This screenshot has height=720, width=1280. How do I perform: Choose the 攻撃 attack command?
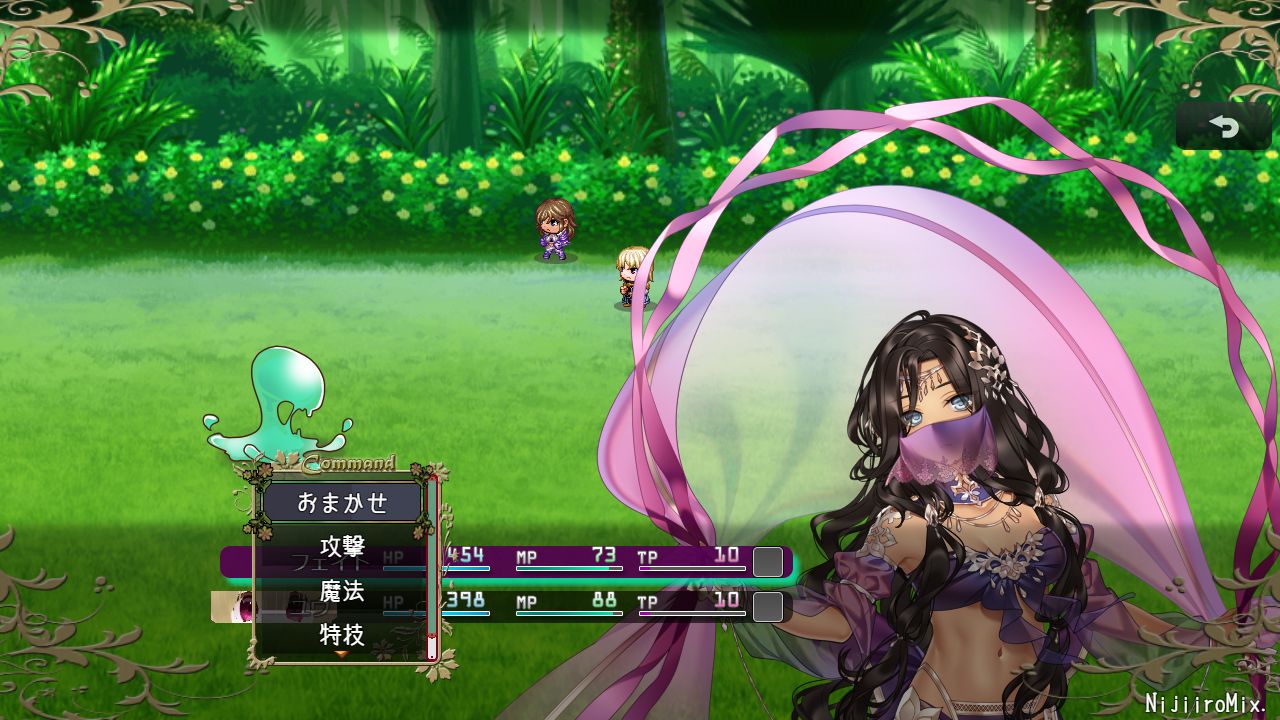point(342,547)
